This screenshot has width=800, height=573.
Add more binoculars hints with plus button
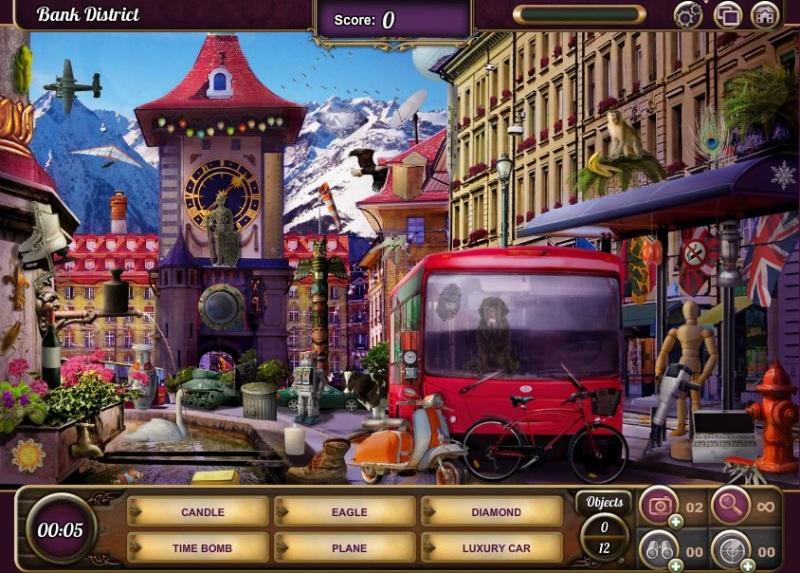click(x=676, y=565)
